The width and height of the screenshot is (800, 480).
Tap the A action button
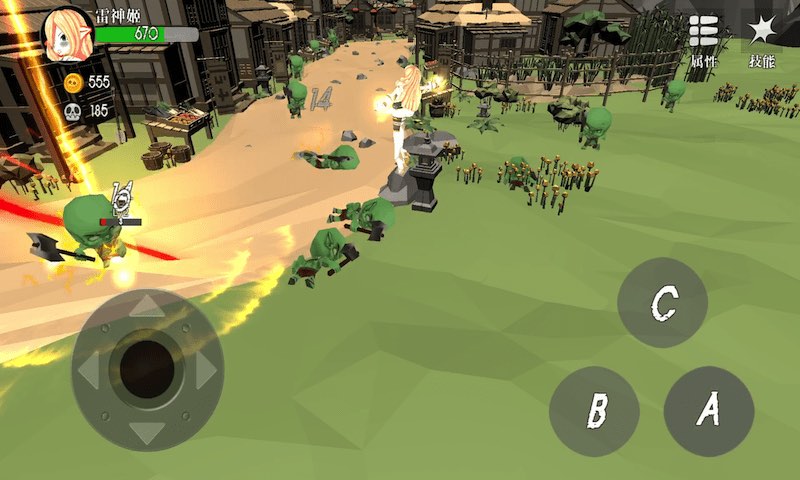point(708,410)
